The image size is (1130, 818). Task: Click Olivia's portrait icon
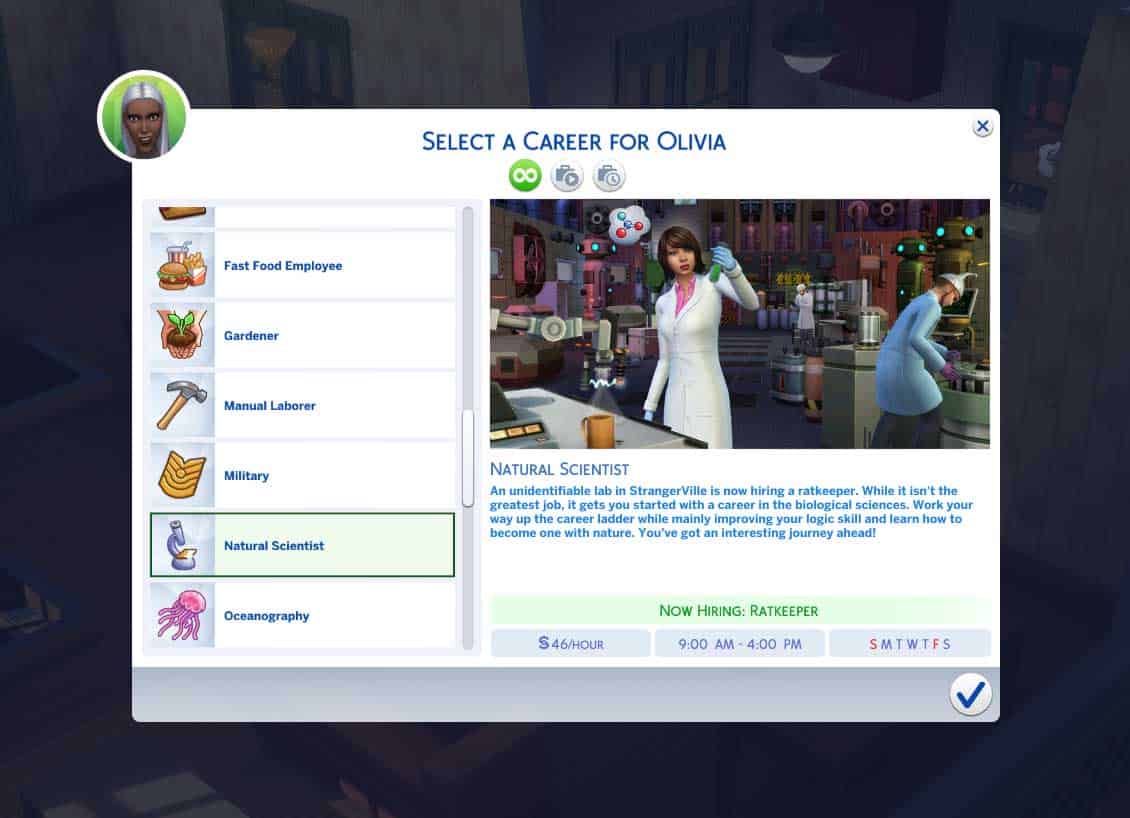click(x=144, y=117)
